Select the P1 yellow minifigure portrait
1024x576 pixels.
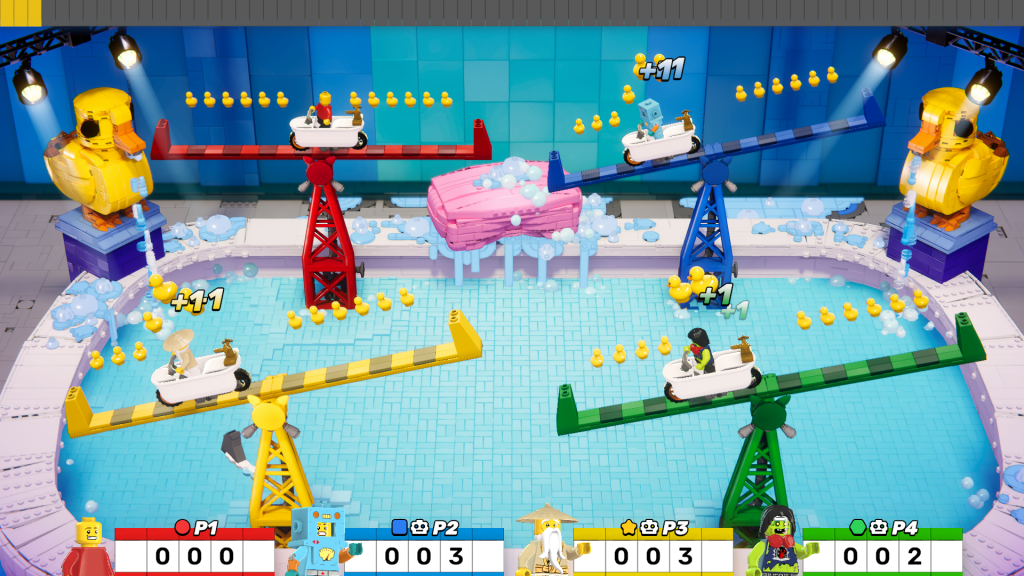tap(88, 547)
